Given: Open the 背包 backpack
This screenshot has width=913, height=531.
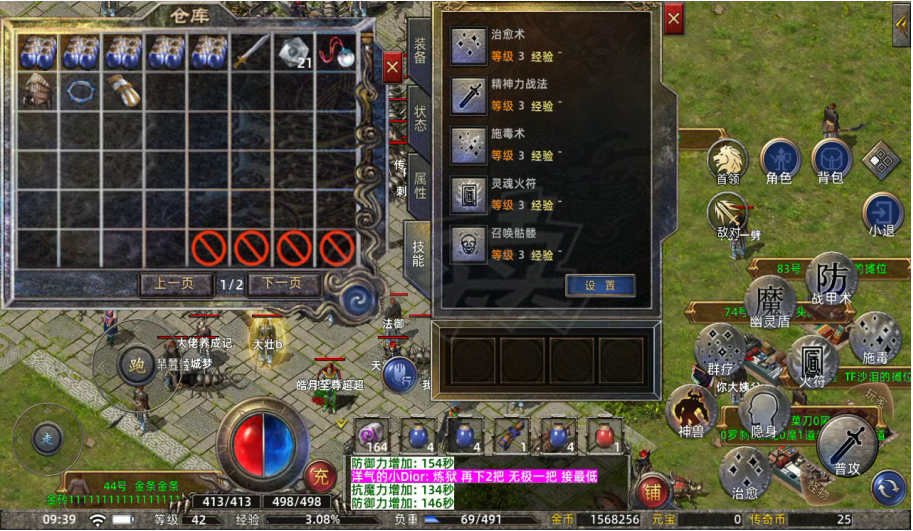Looking at the screenshot, I should (x=831, y=161).
